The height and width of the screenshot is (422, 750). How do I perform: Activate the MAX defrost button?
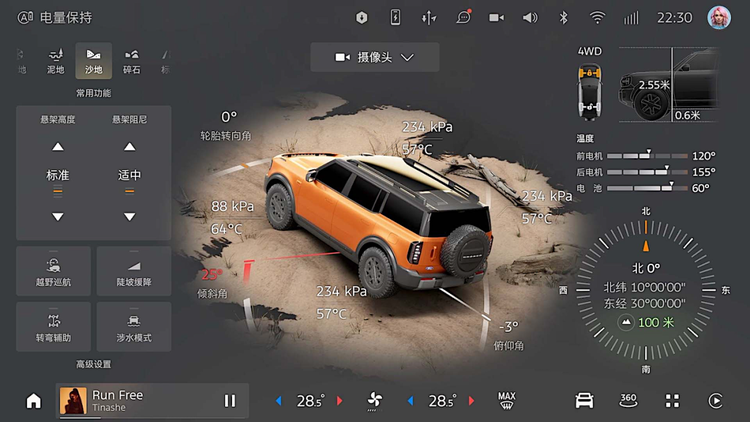point(507,401)
